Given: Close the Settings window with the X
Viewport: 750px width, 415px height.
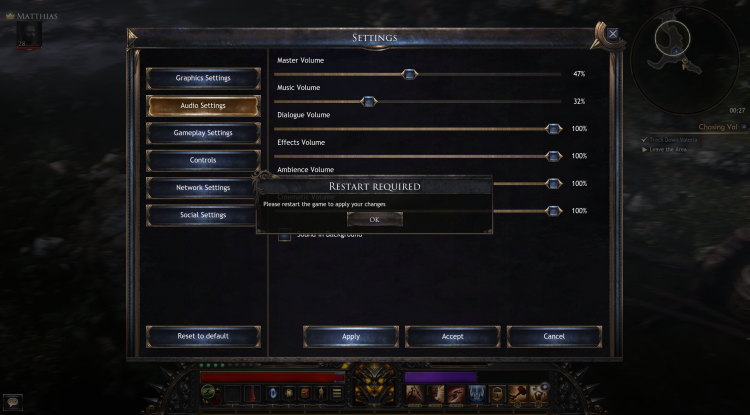Looking at the screenshot, I should 613,33.
